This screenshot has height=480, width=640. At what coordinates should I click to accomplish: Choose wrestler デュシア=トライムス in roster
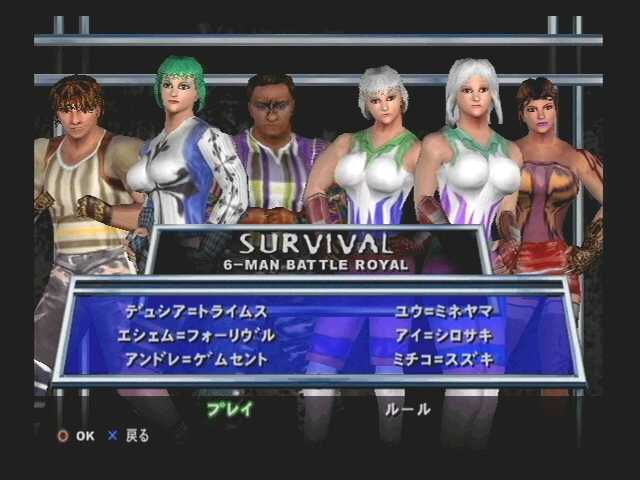pos(197,311)
